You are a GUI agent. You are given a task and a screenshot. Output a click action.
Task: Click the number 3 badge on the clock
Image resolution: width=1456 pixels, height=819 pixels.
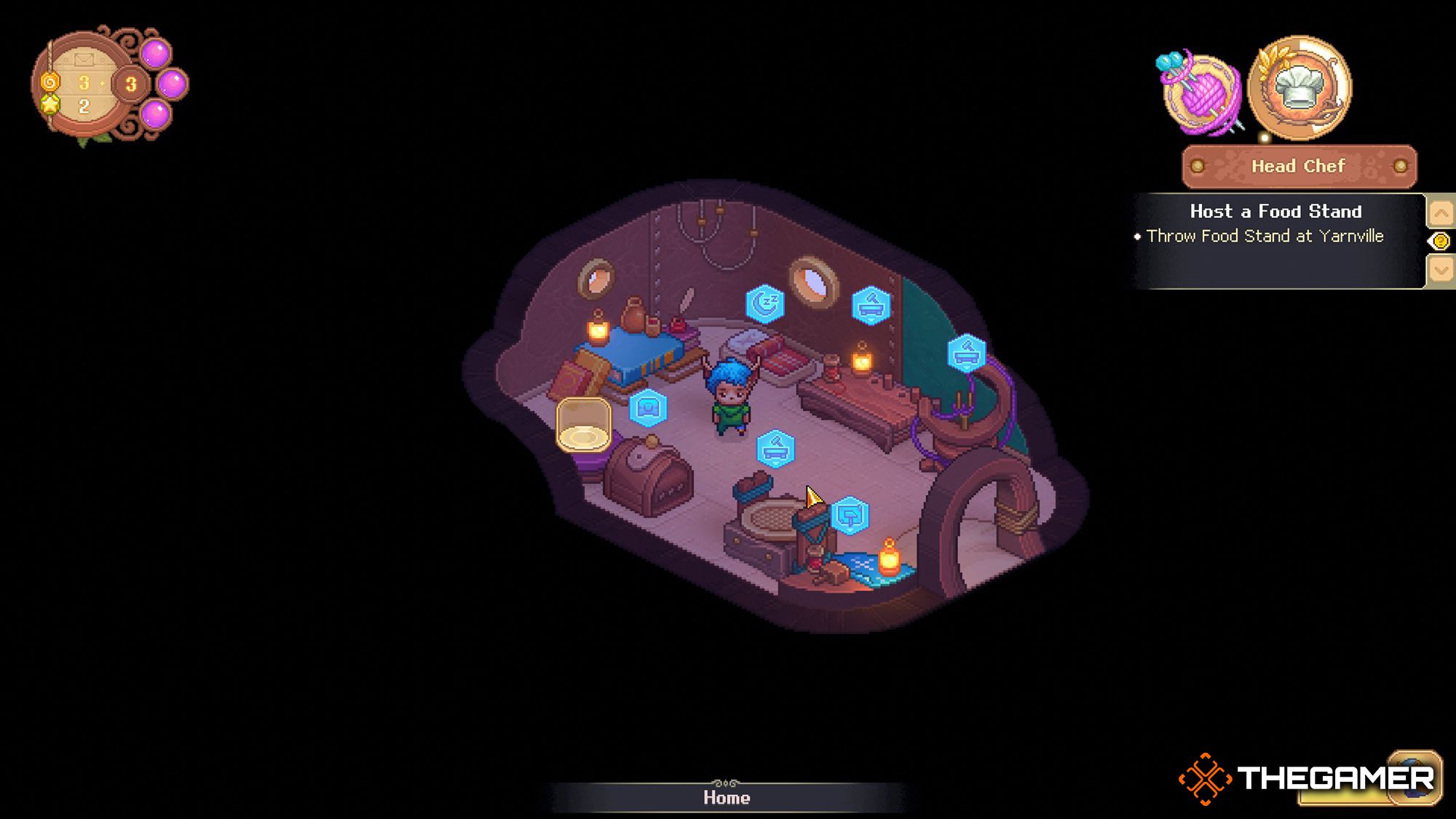point(130,83)
